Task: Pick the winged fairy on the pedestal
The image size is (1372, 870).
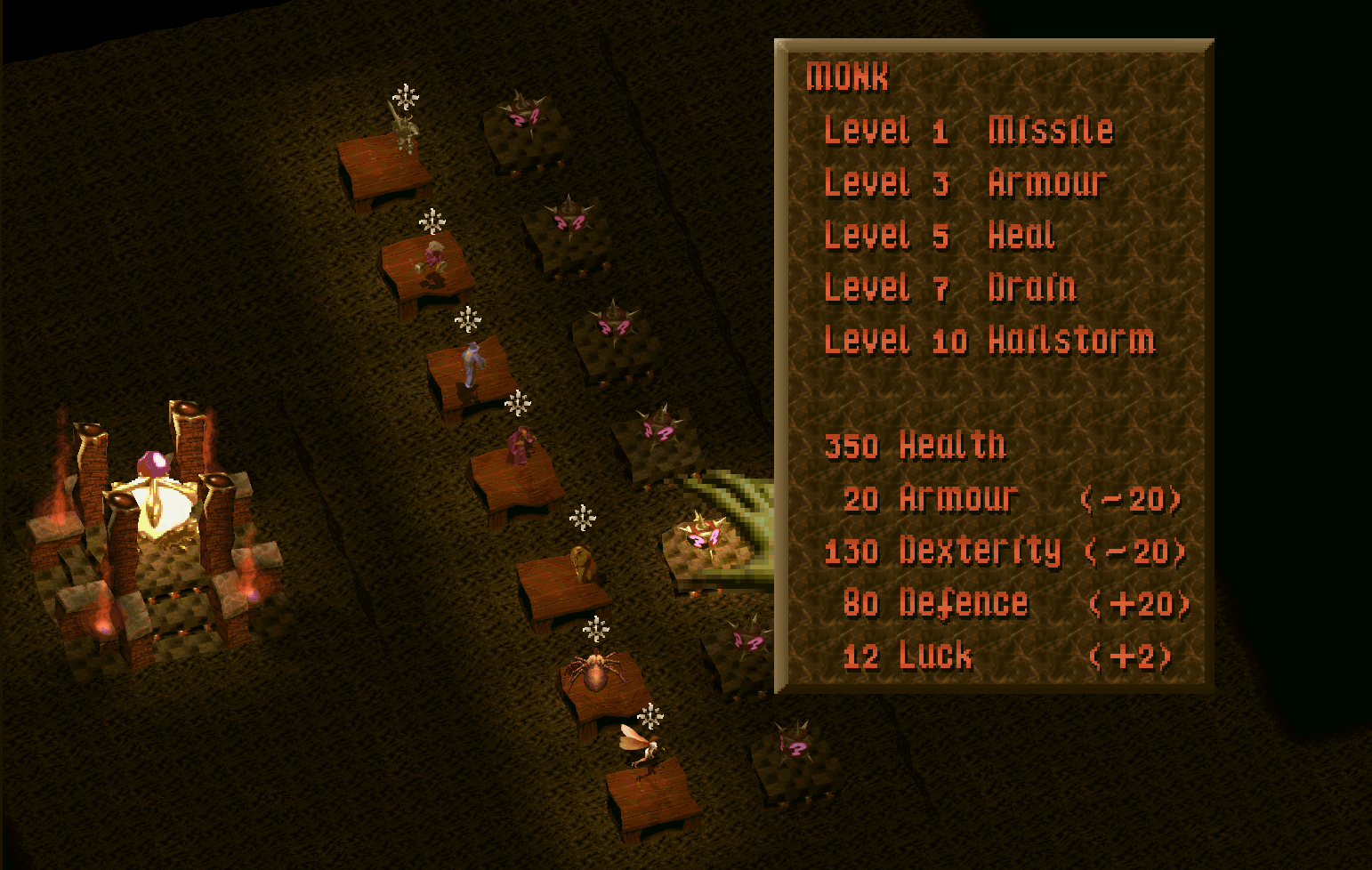Action: point(640,745)
